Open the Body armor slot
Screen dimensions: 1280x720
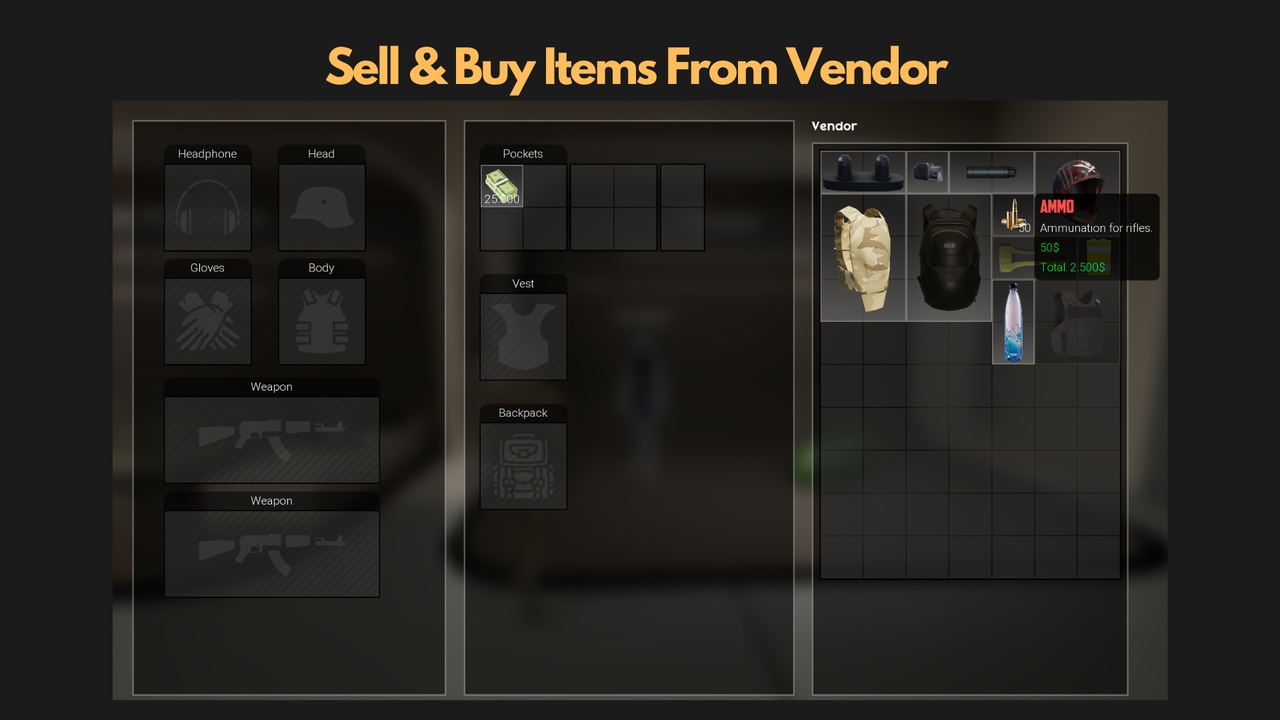click(321, 321)
